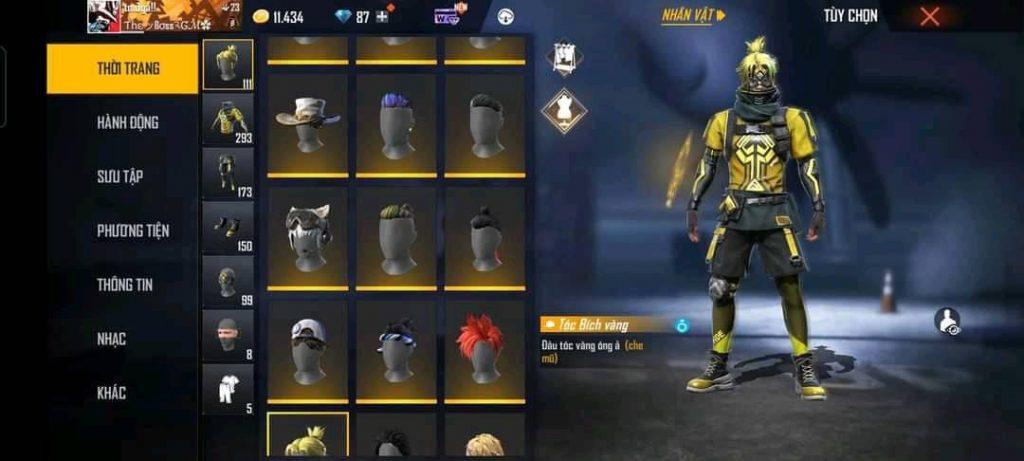Go to the Nhạc category
Image resolution: width=1024 pixels, height=461 pixels.
(x=111, y=339)
